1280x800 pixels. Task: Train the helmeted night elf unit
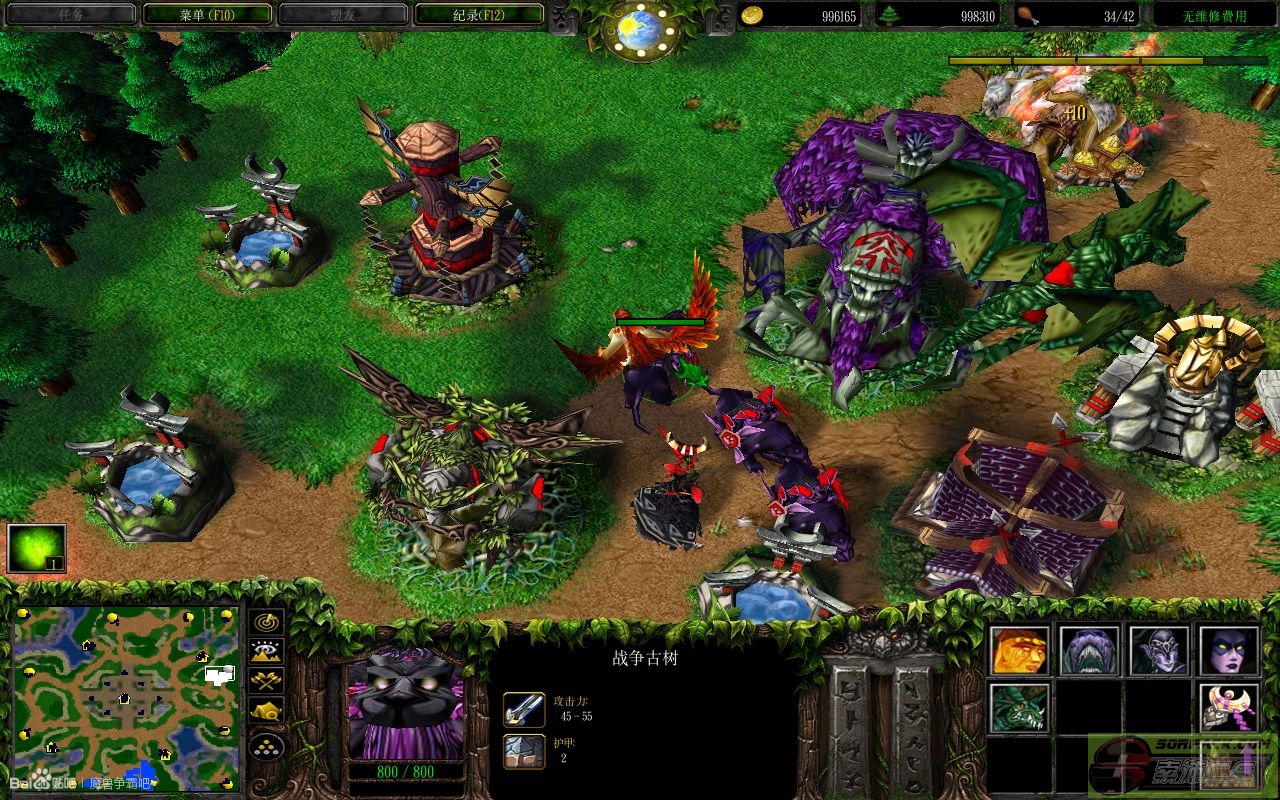click(1159, 651)
